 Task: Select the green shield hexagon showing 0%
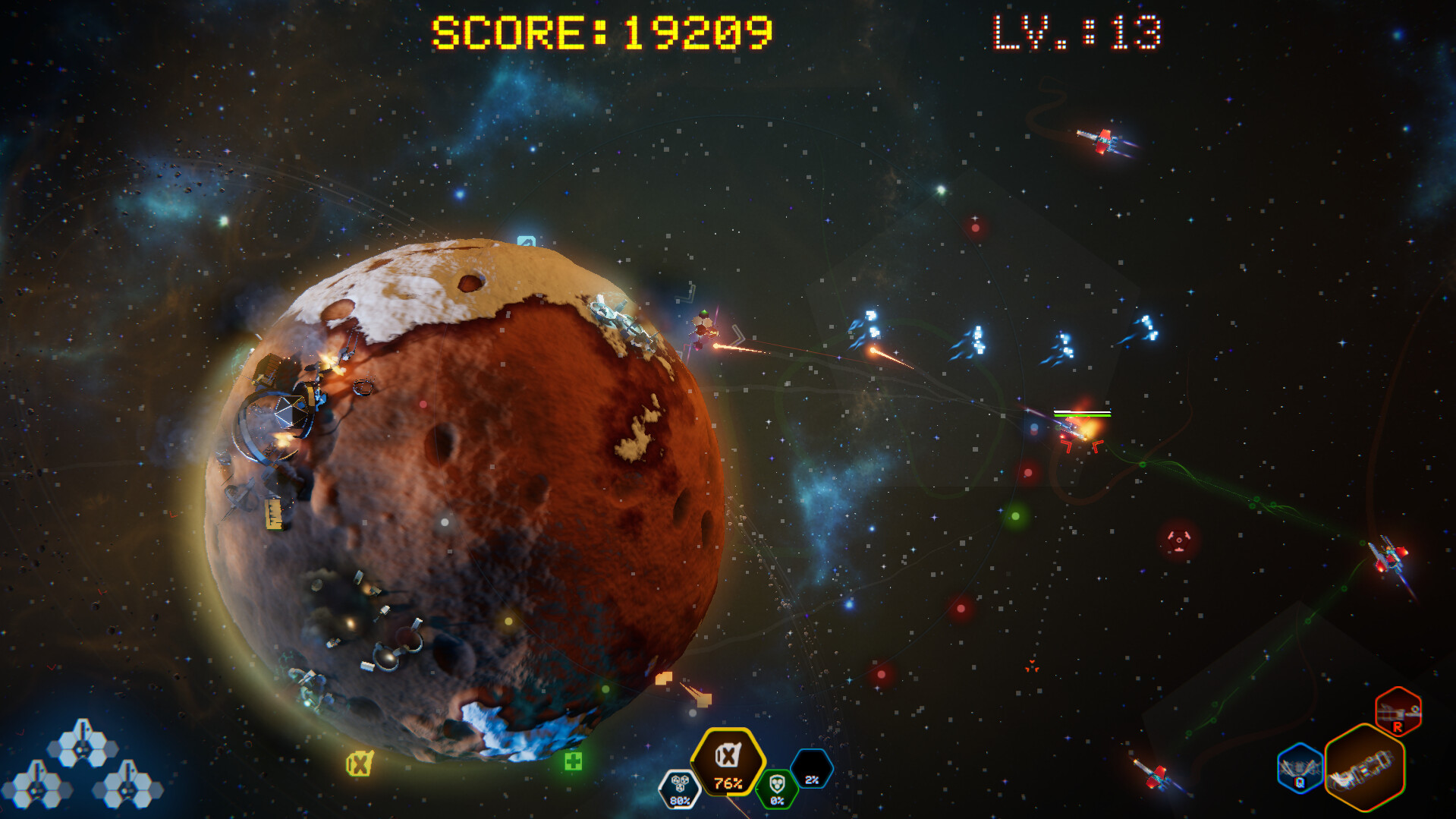pyautogui.click(x=775, y=789)
